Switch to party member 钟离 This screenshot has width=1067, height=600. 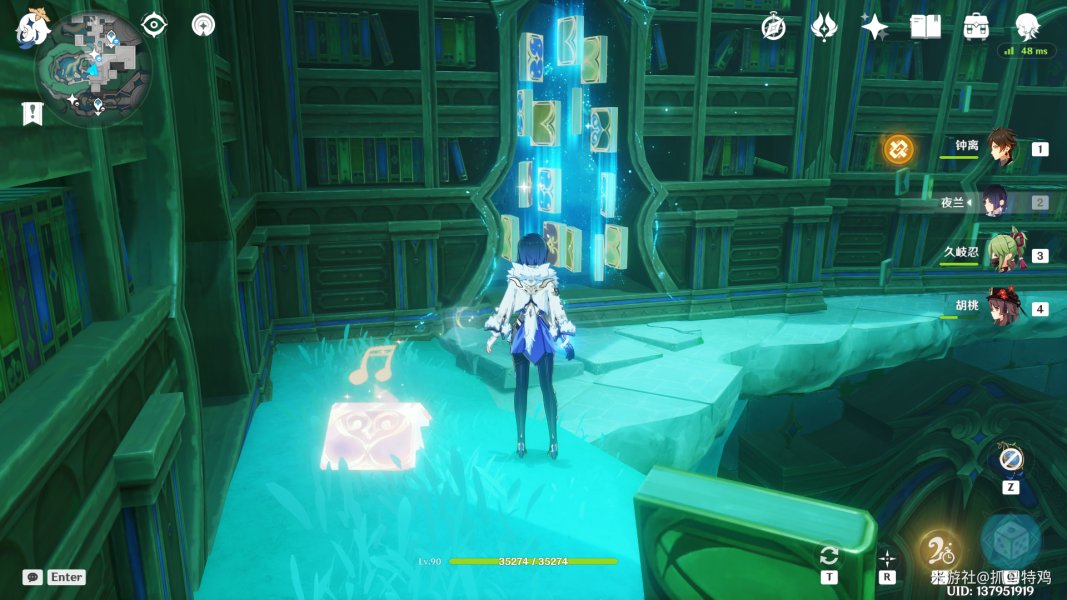[1002, 148]
